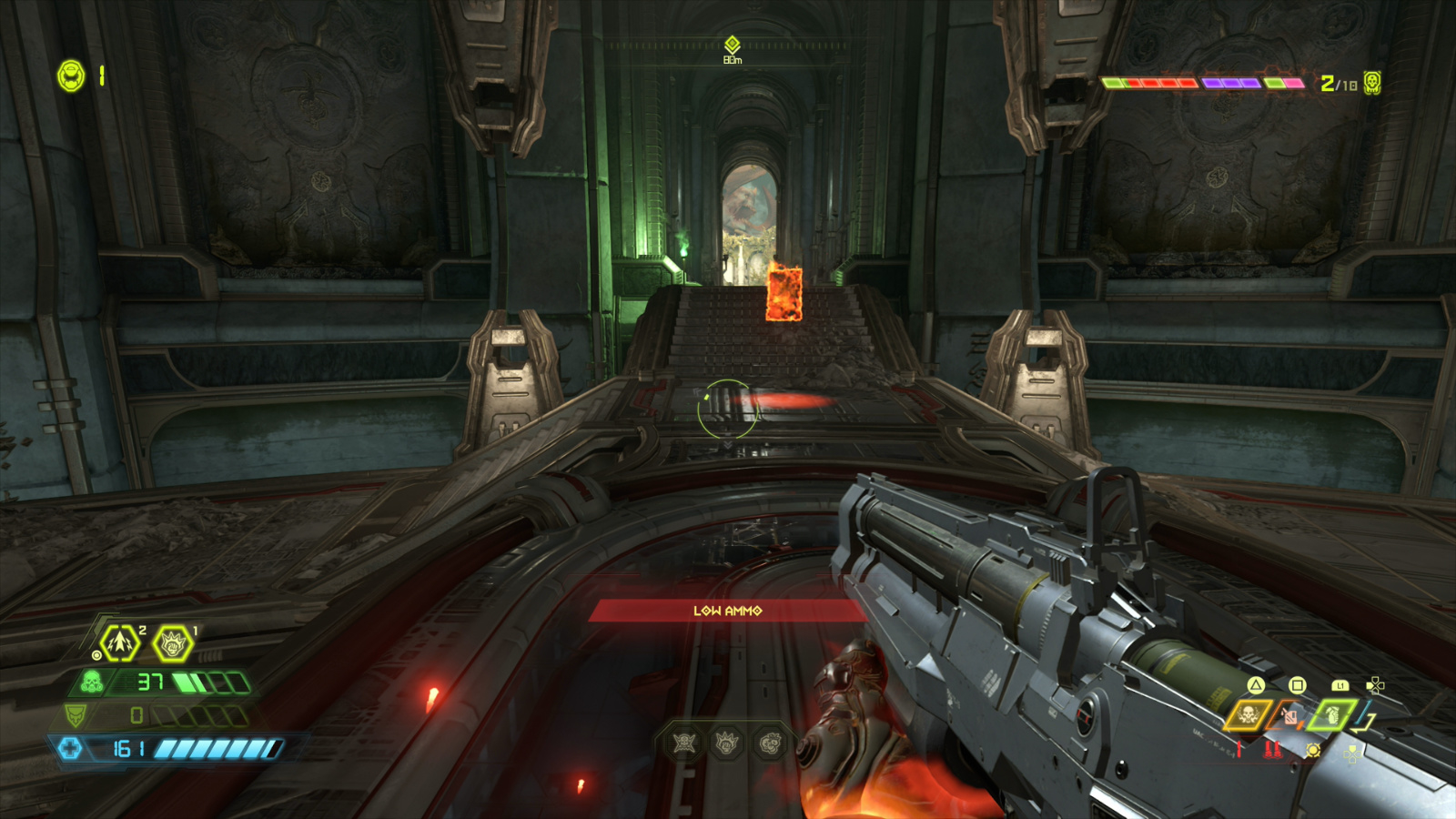1456x819 pixels.
Task: Click the skull gas-mask armor icon
Action: coord(91,682)
